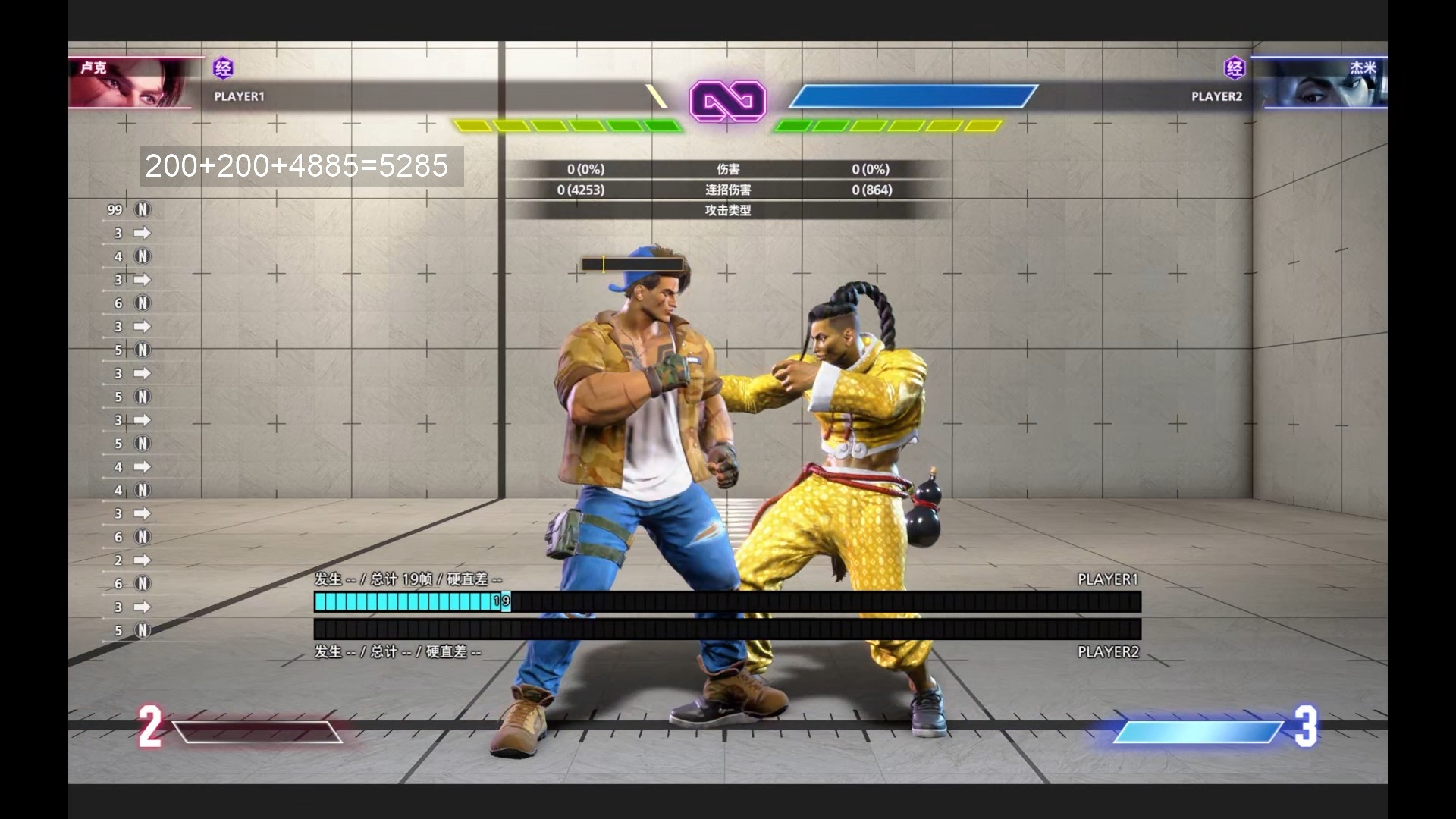The width and height of the screenshot is (1456, 819).
Task: Select Player 2's purple control type badge
Action: (x=1235, y=69)
